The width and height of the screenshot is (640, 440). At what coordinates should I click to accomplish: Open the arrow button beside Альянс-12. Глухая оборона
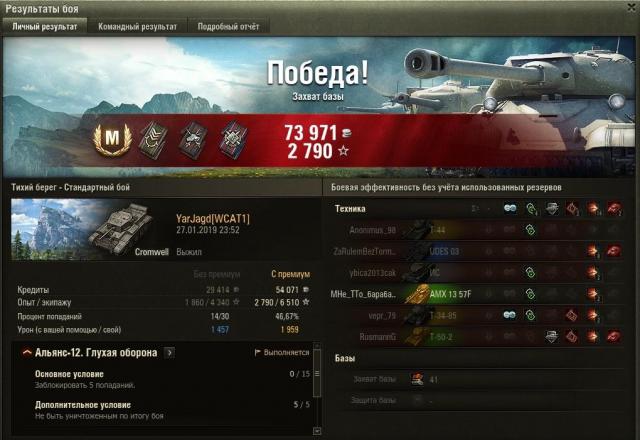[169, 353]
